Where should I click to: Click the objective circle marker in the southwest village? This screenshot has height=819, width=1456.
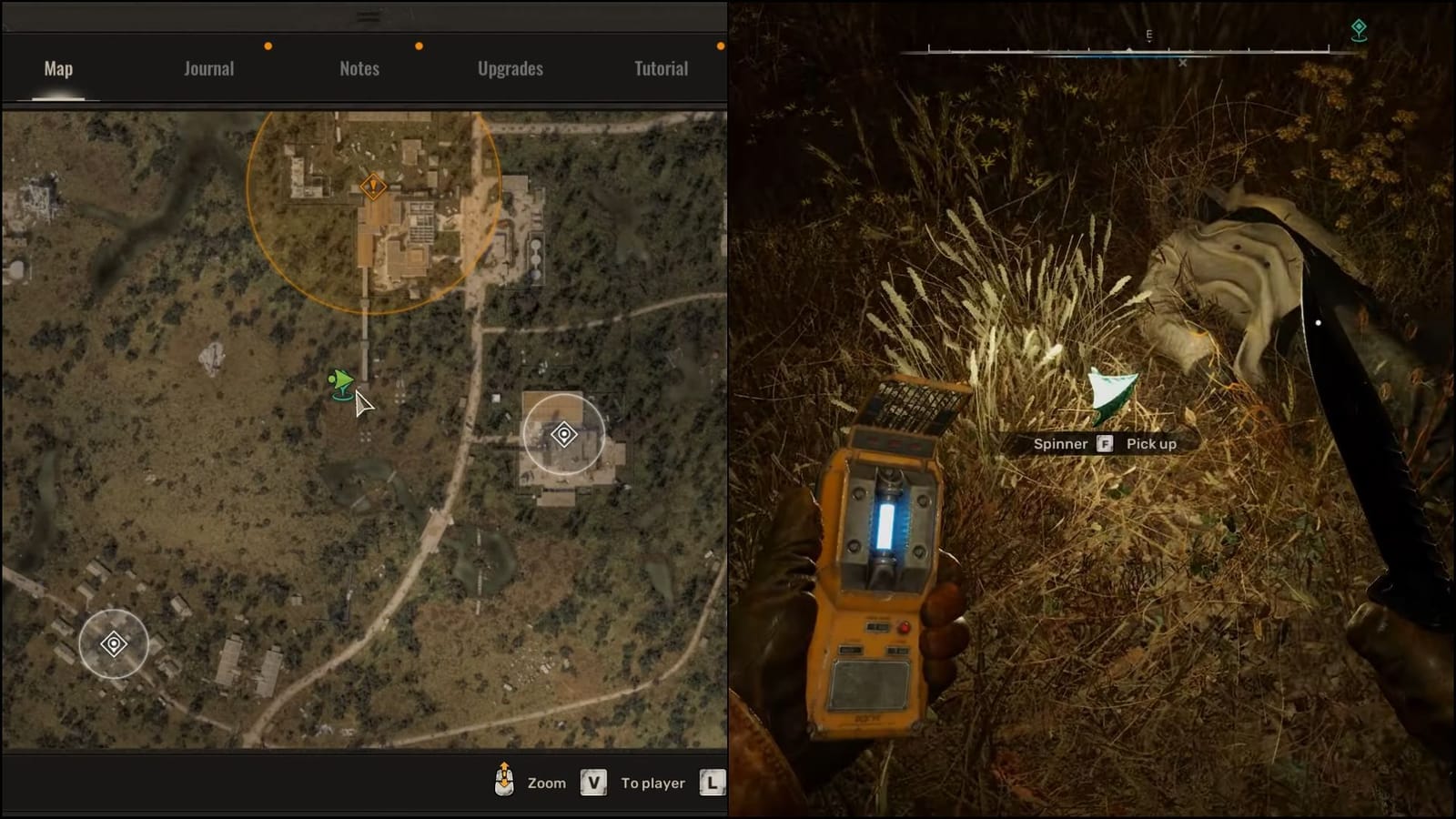coord(113,643)
